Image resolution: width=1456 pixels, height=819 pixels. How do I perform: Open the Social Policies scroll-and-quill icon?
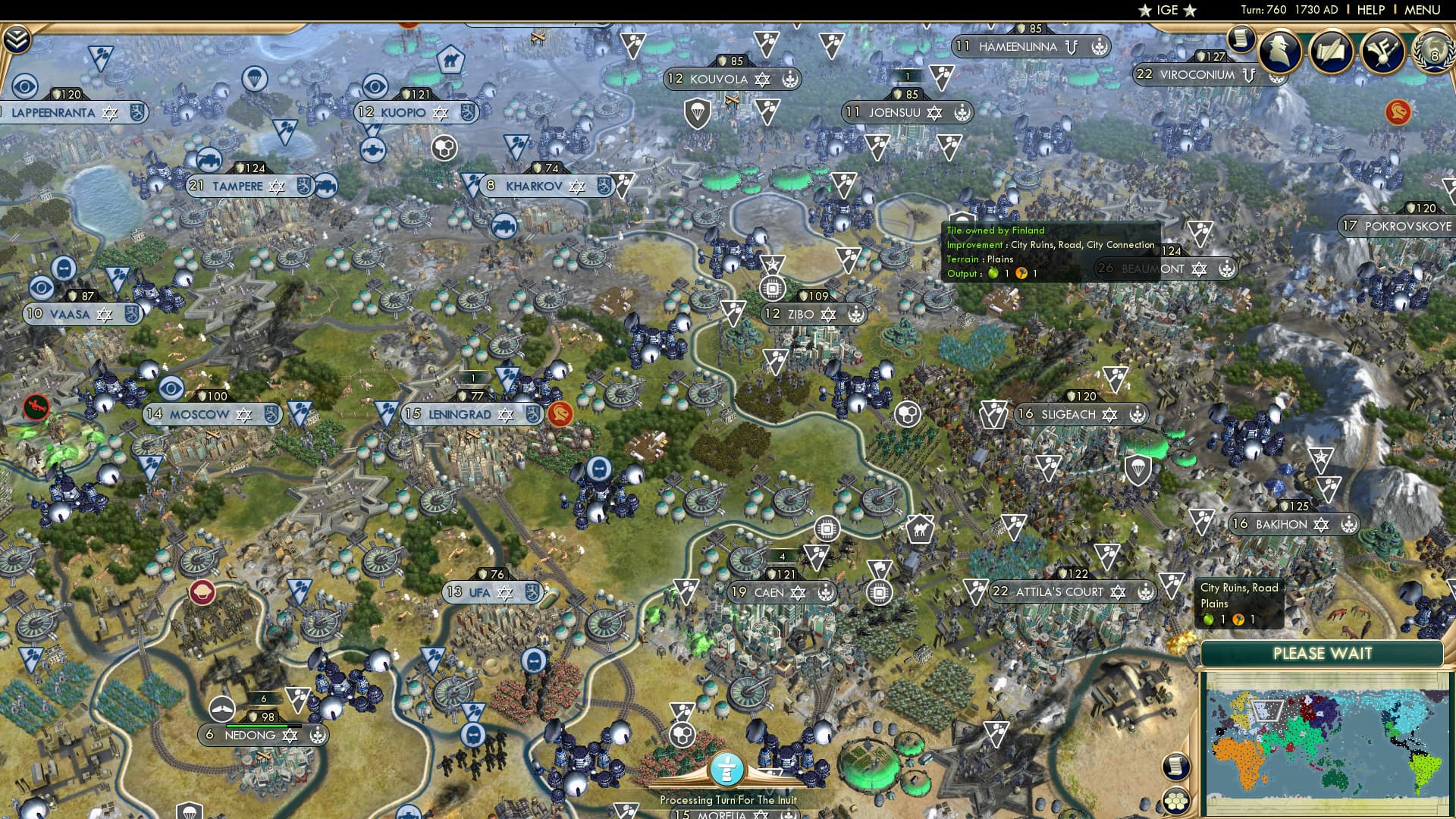(1332, 52)
